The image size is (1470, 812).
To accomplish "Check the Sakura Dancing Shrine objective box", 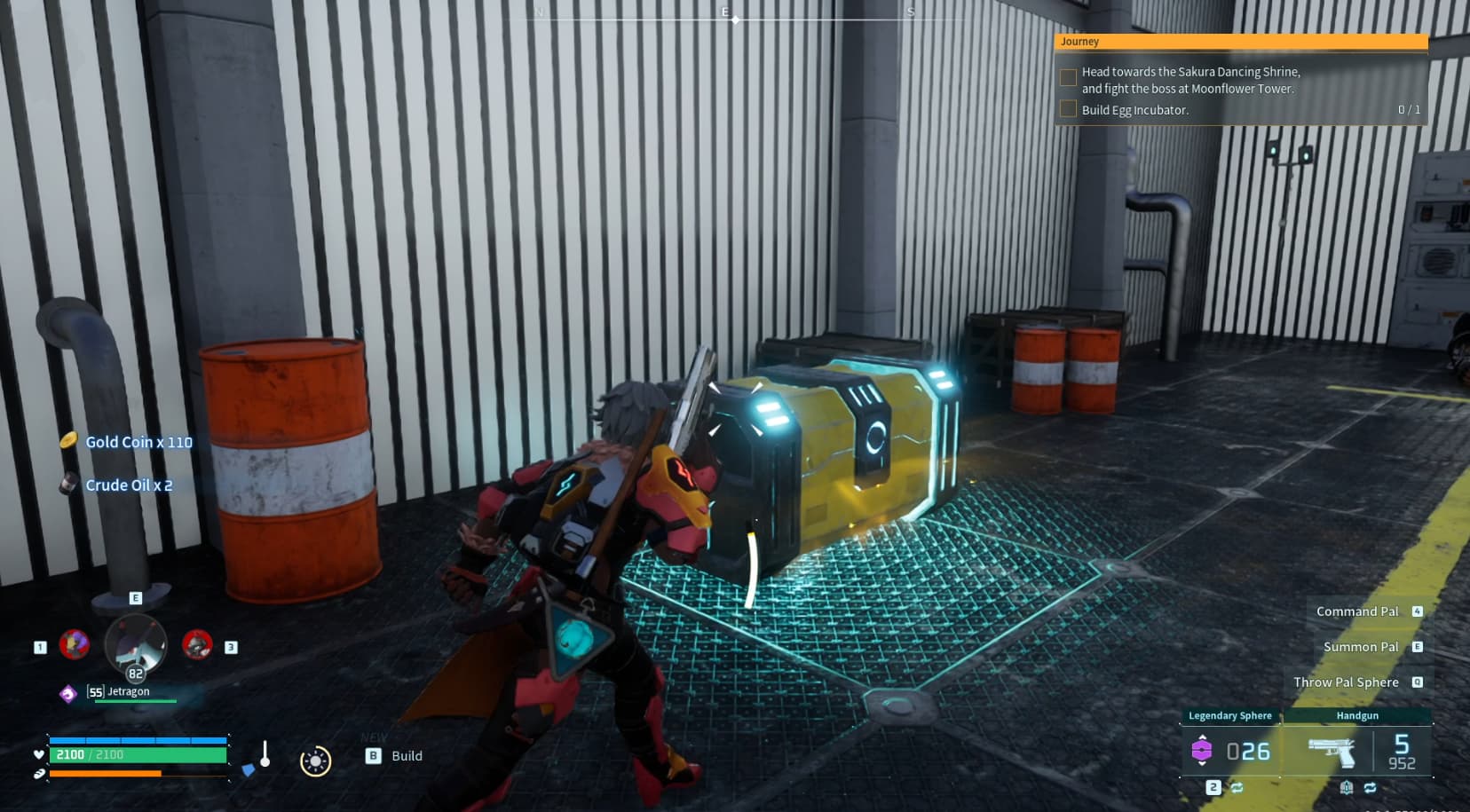I will pos(1068,77).
